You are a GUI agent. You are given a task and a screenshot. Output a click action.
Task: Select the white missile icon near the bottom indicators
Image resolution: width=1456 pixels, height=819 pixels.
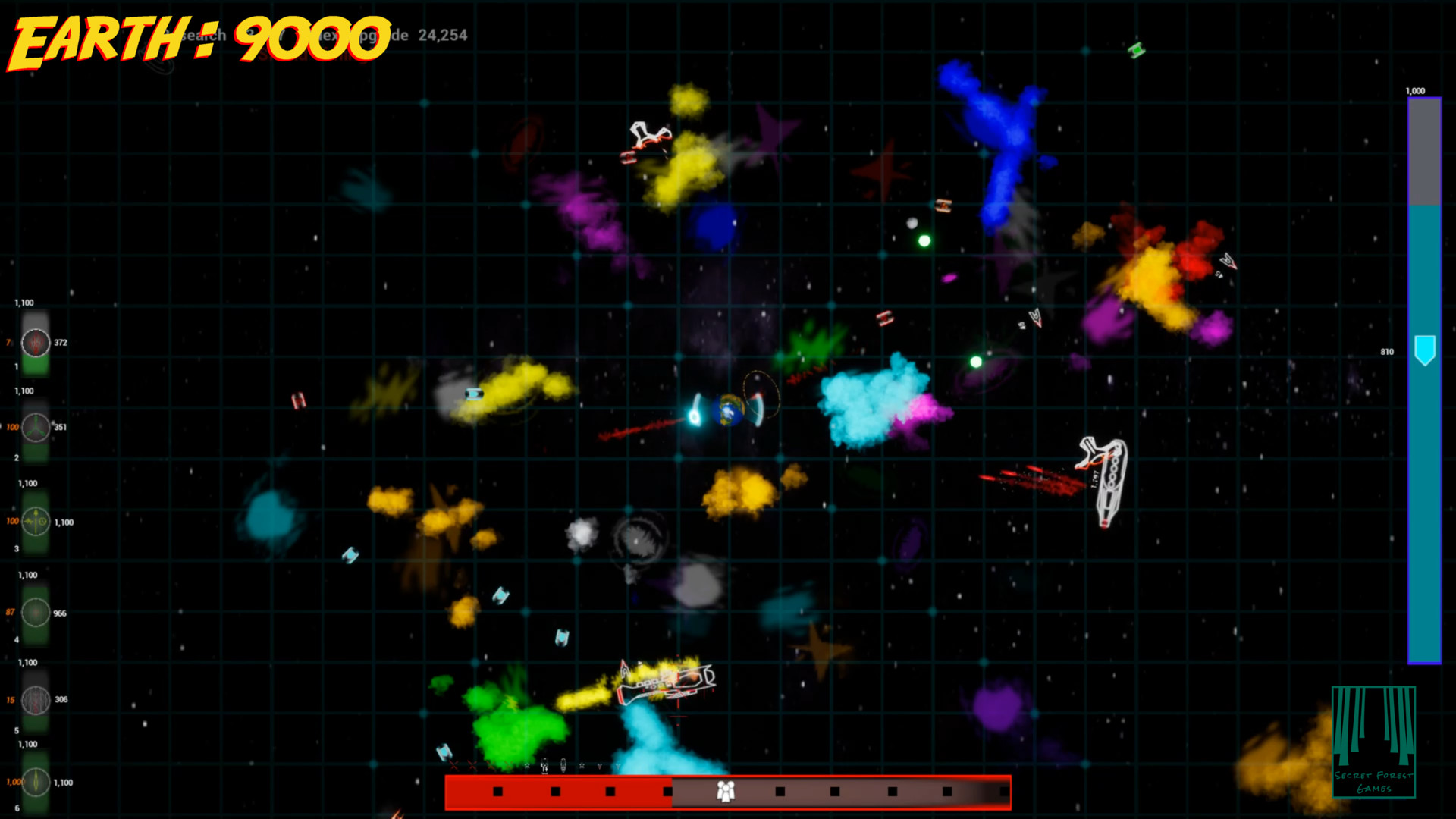(x=563, y=765)
